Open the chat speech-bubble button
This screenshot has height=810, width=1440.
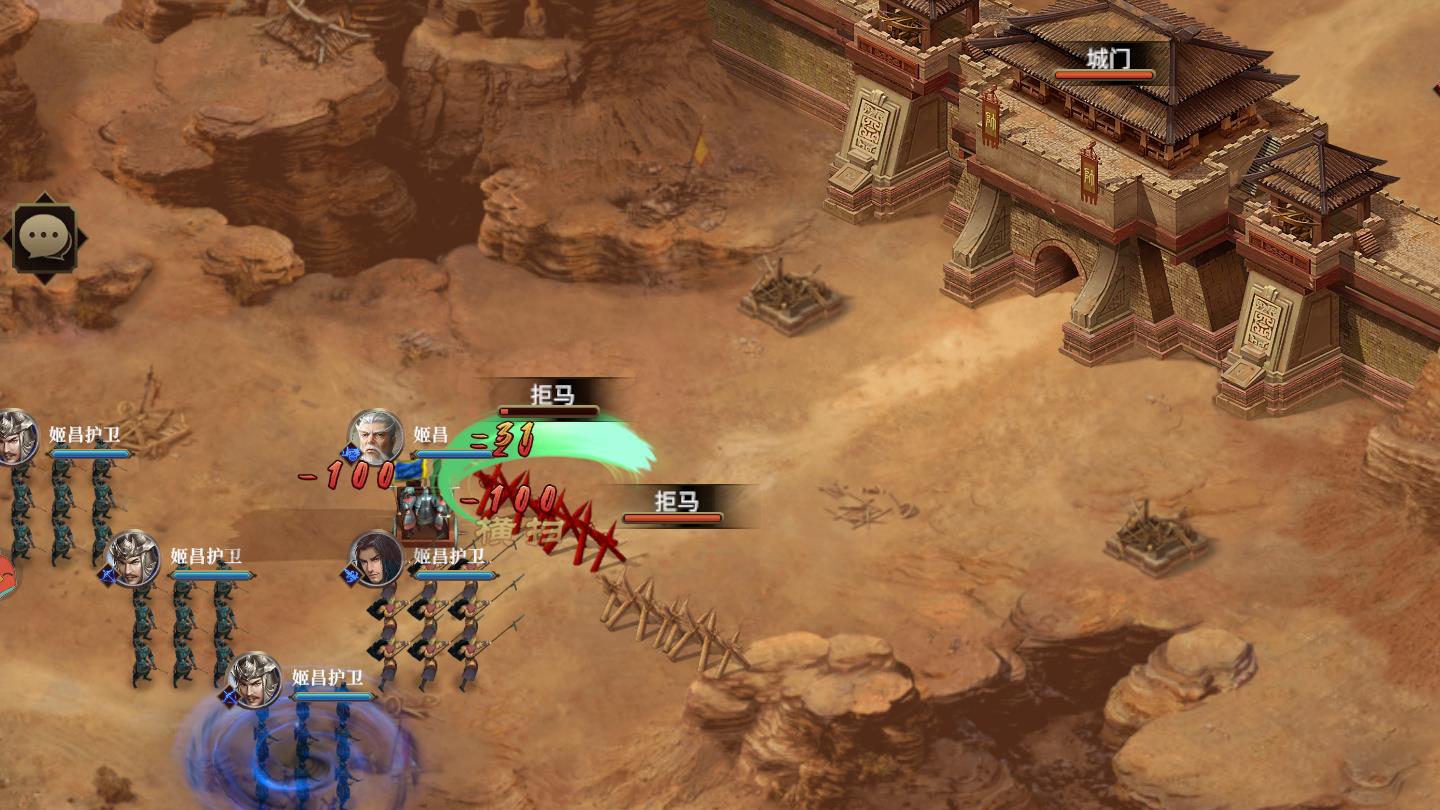point(45,238)
